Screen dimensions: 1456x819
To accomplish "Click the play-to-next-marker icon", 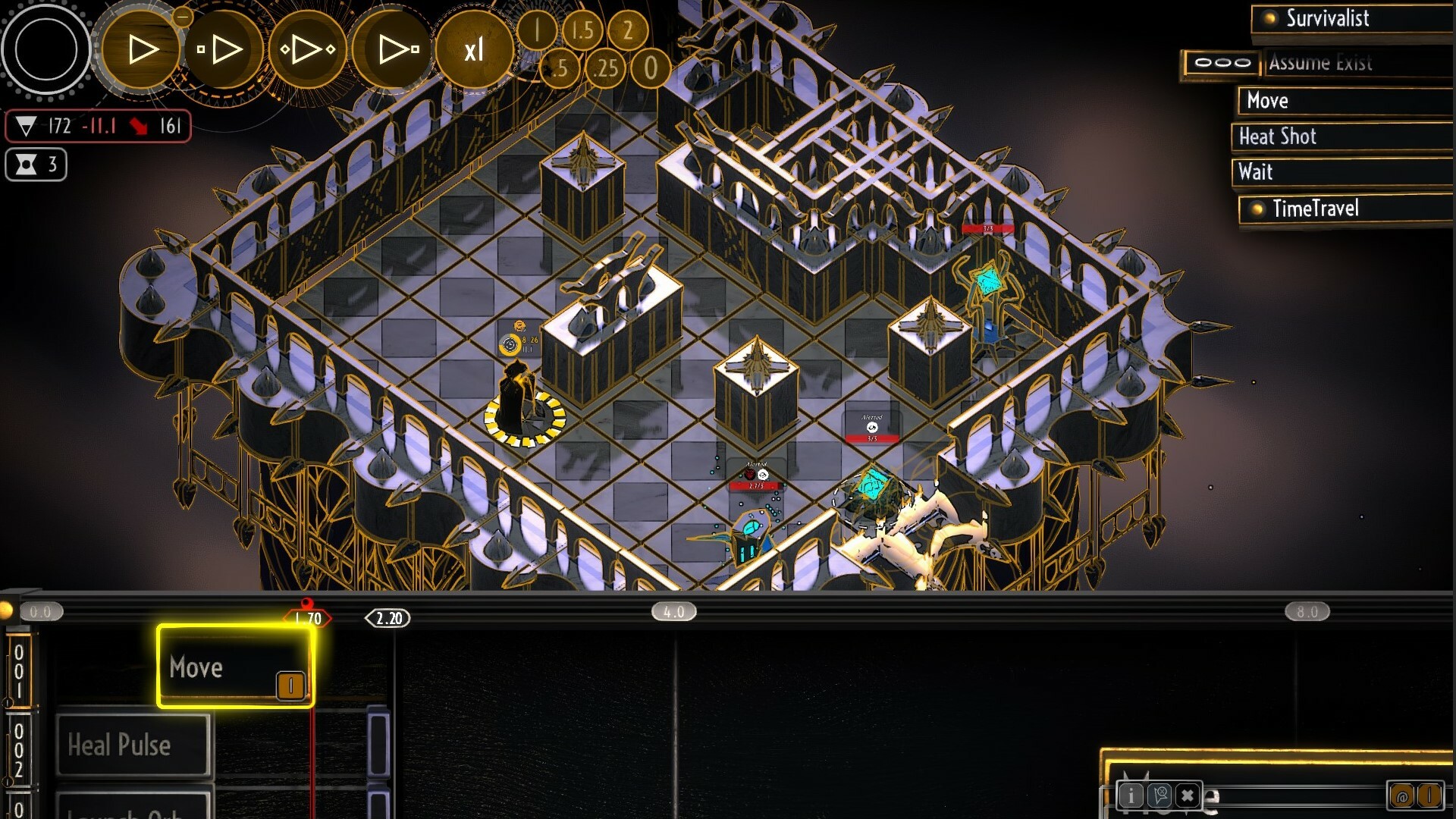I will (x=394, y=48).
